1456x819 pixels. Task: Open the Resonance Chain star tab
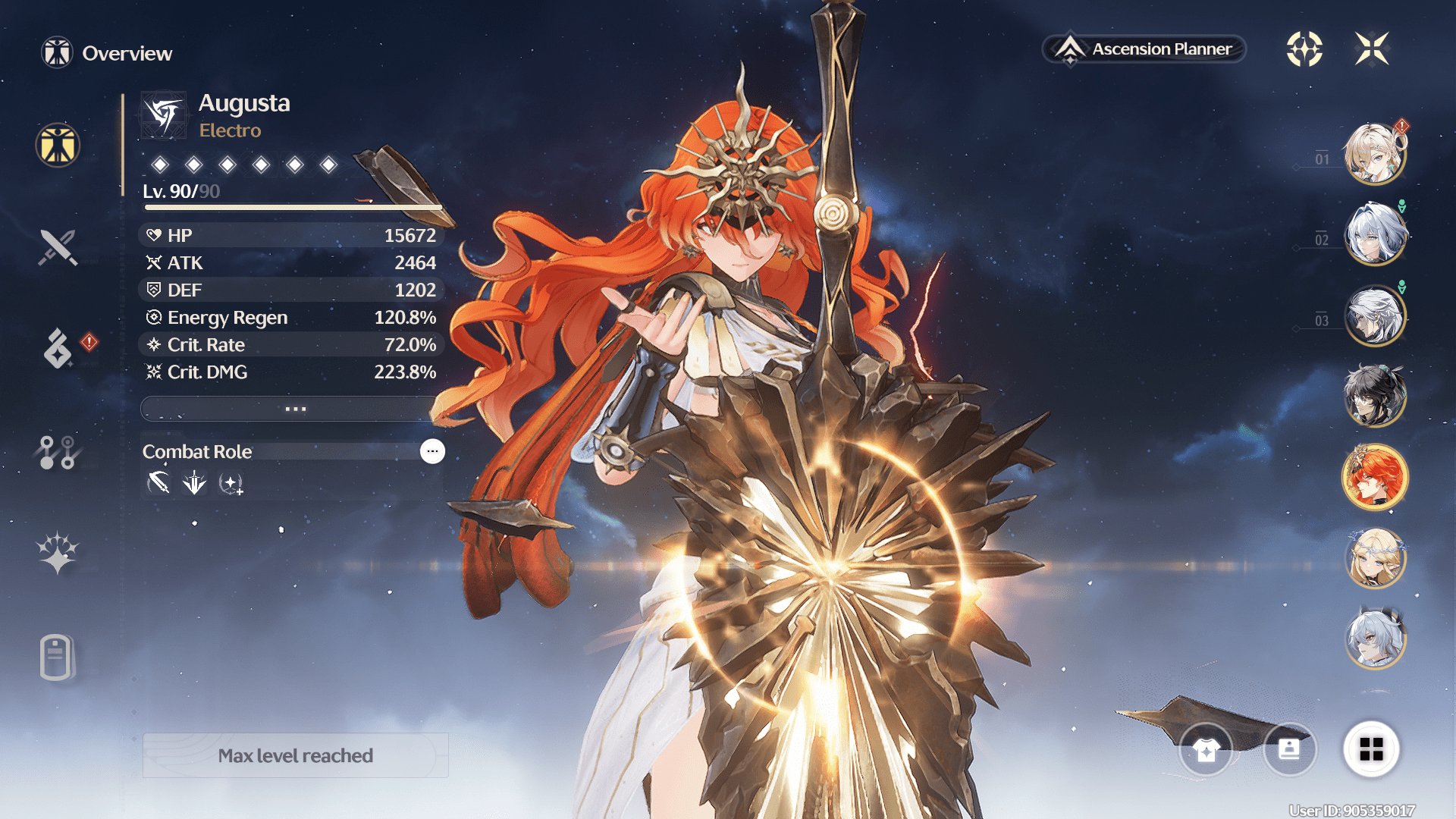(58, 553)
